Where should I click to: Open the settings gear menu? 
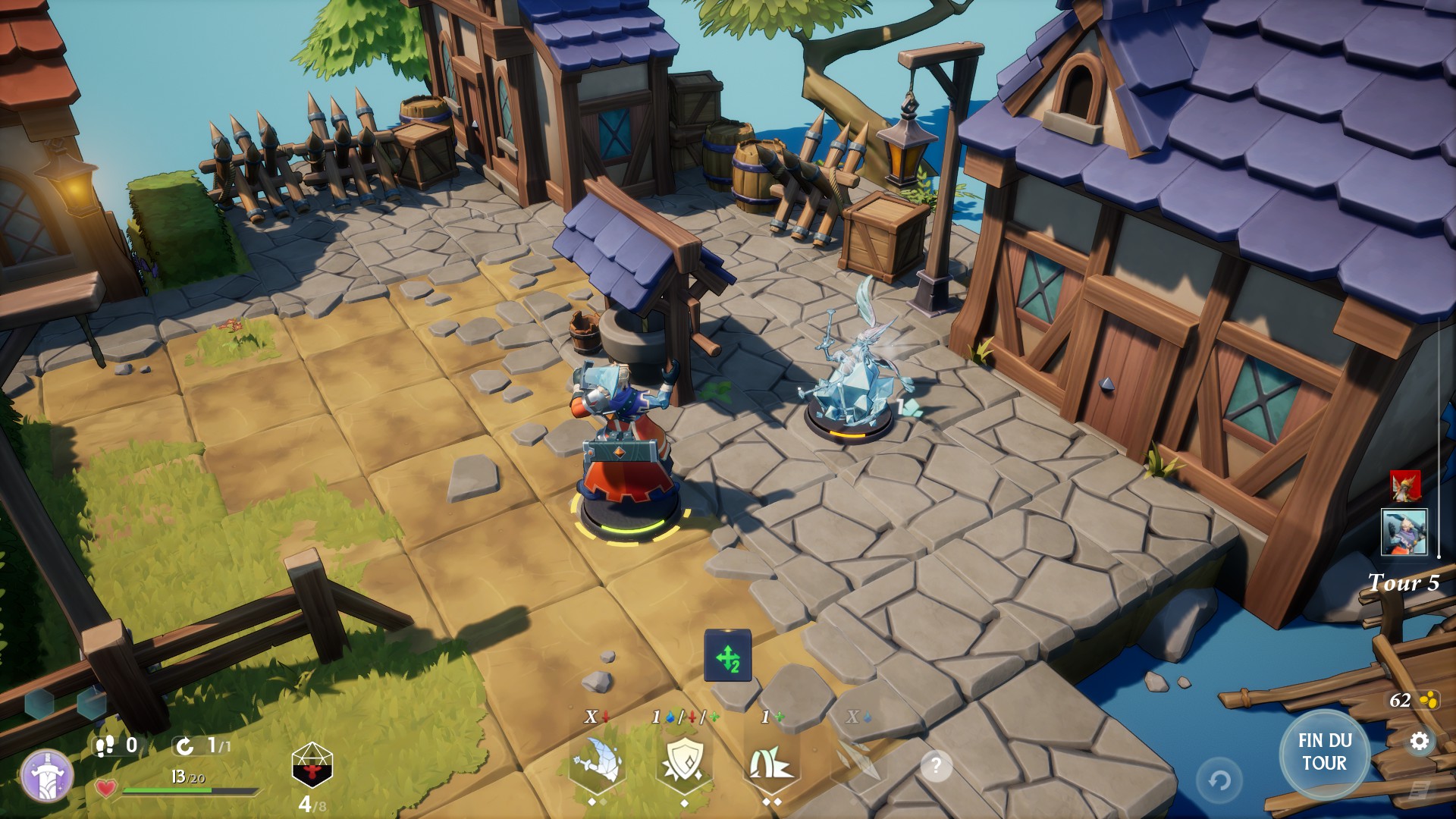click(1419, 741)
